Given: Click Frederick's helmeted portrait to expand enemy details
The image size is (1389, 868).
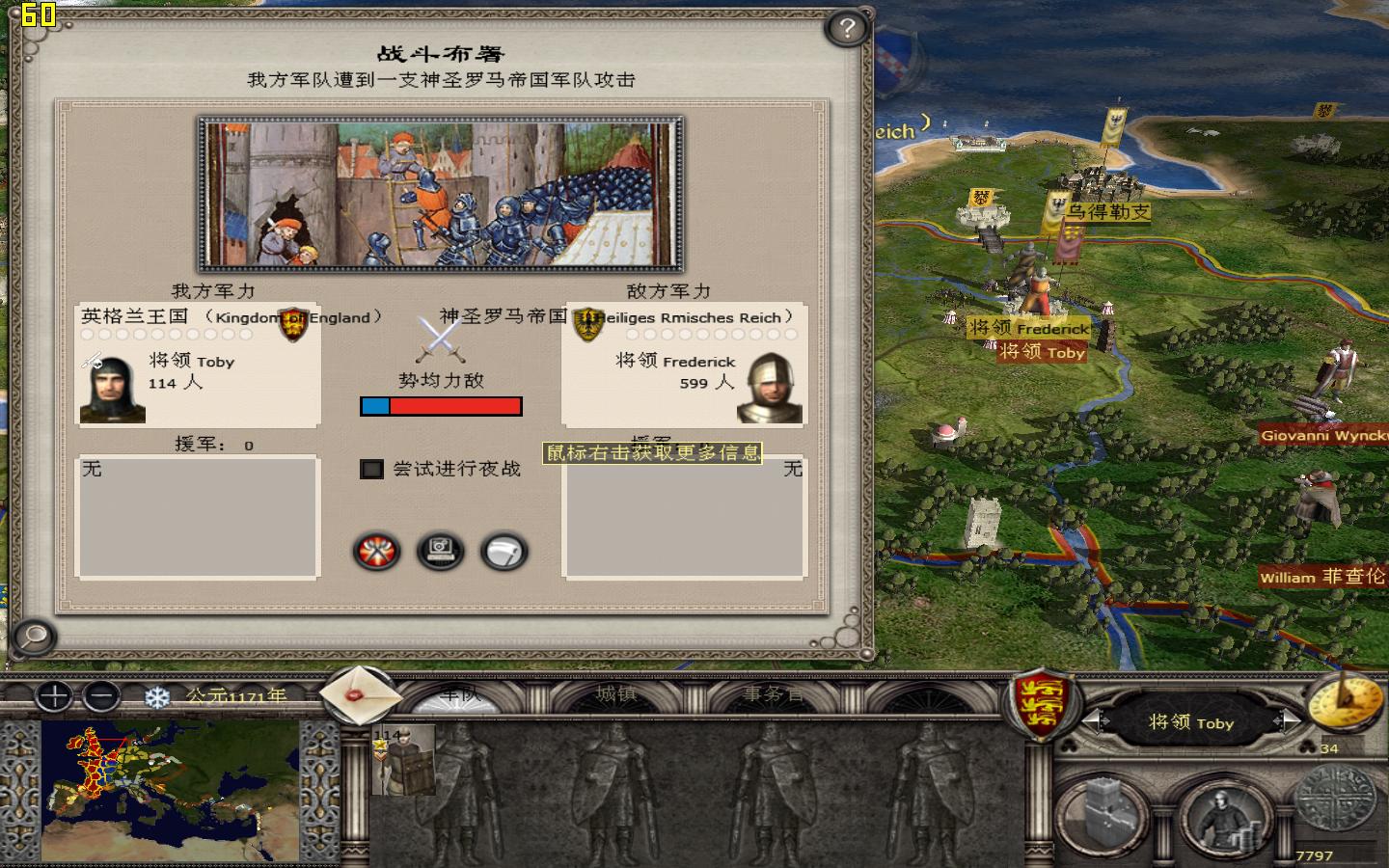Looking at the screenshot, I should [769, 389].
